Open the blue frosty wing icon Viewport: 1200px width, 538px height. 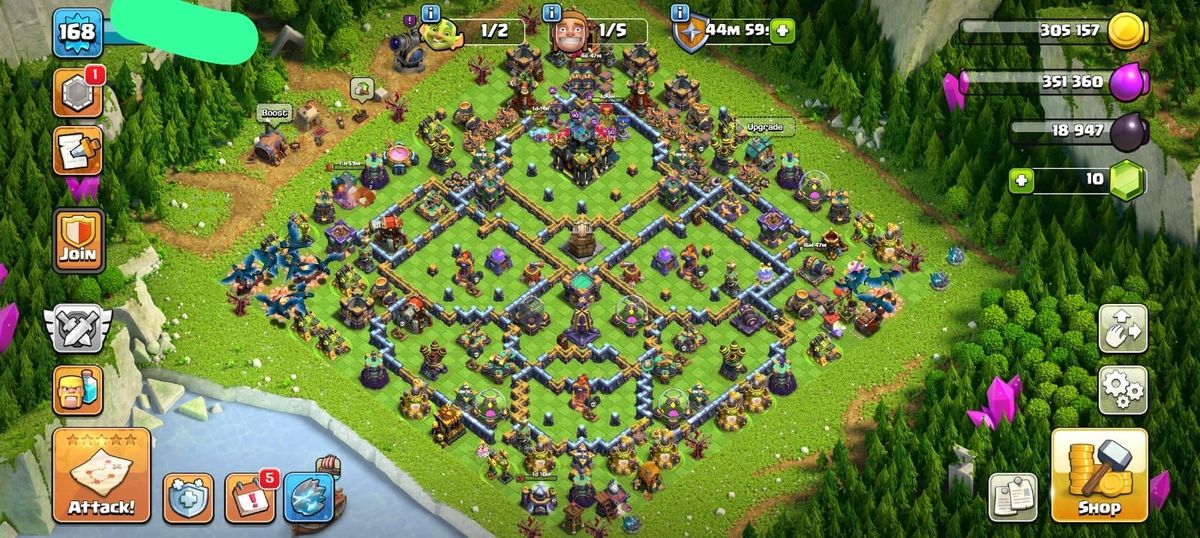tap(308, 497)
